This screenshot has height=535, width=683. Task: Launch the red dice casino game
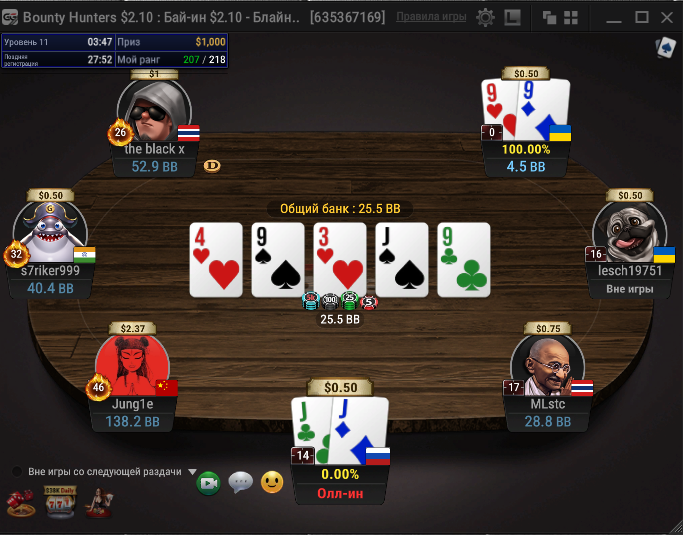pos(20,503)
